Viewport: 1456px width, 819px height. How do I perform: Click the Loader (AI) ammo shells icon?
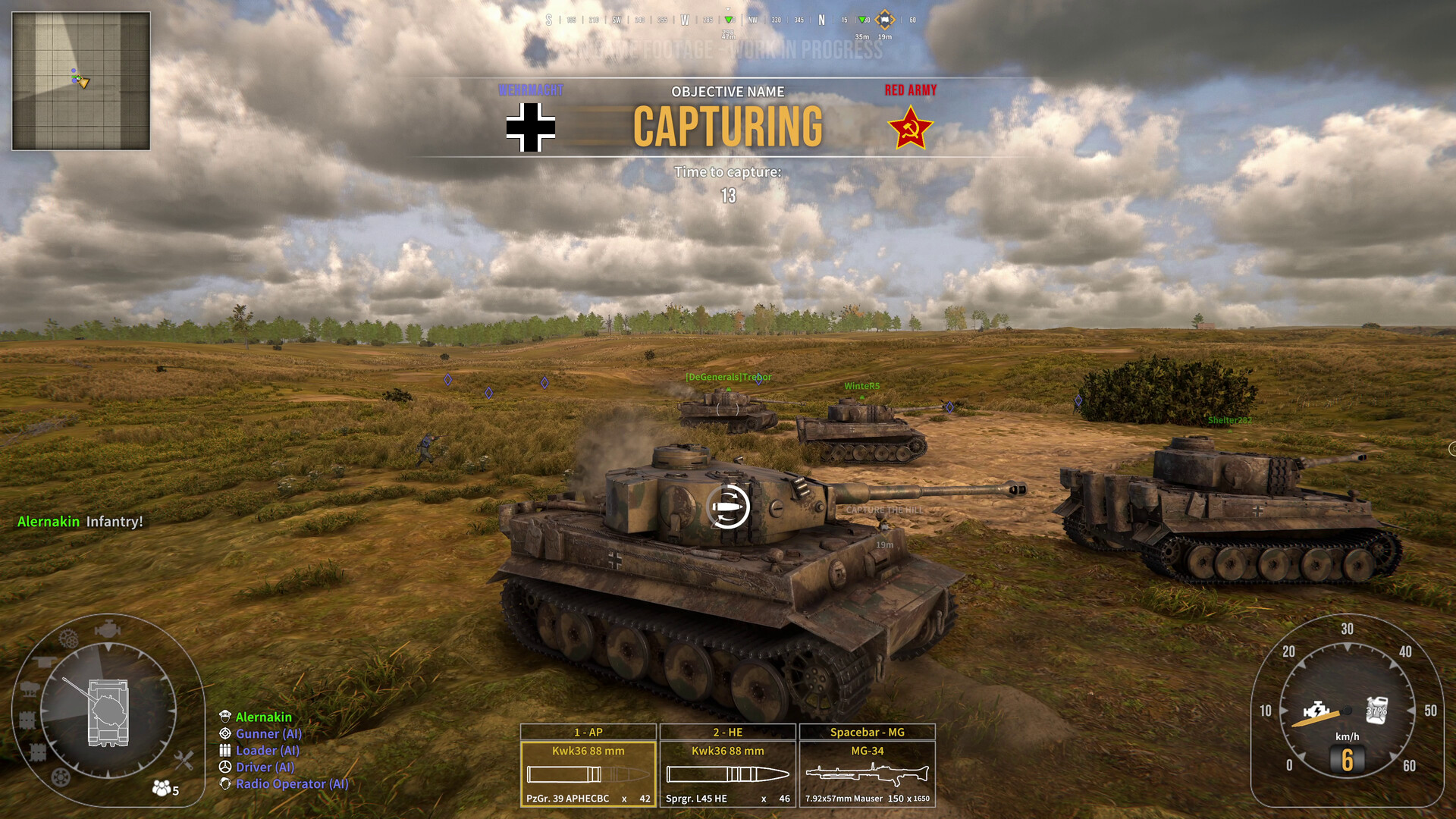coord(224,750)
